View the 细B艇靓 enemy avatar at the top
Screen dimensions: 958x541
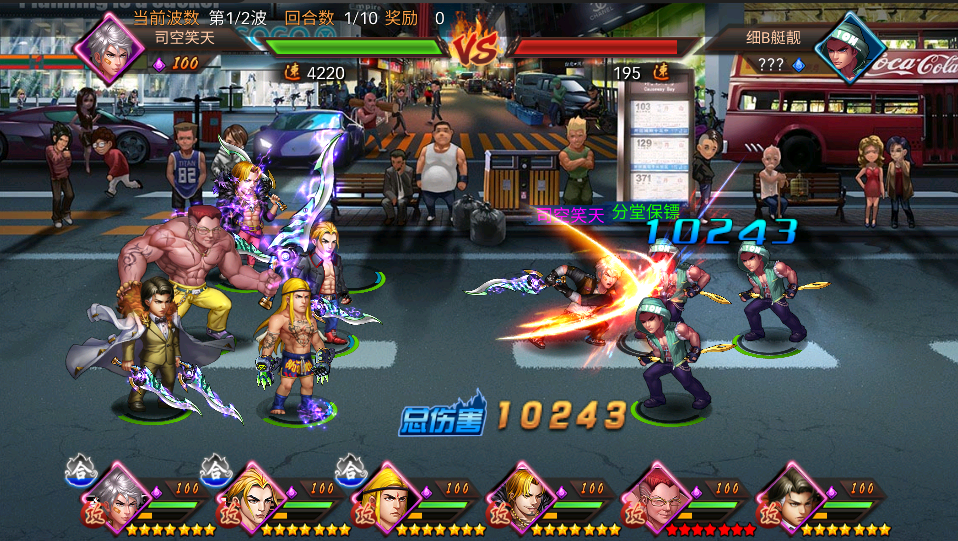[851, 46]
